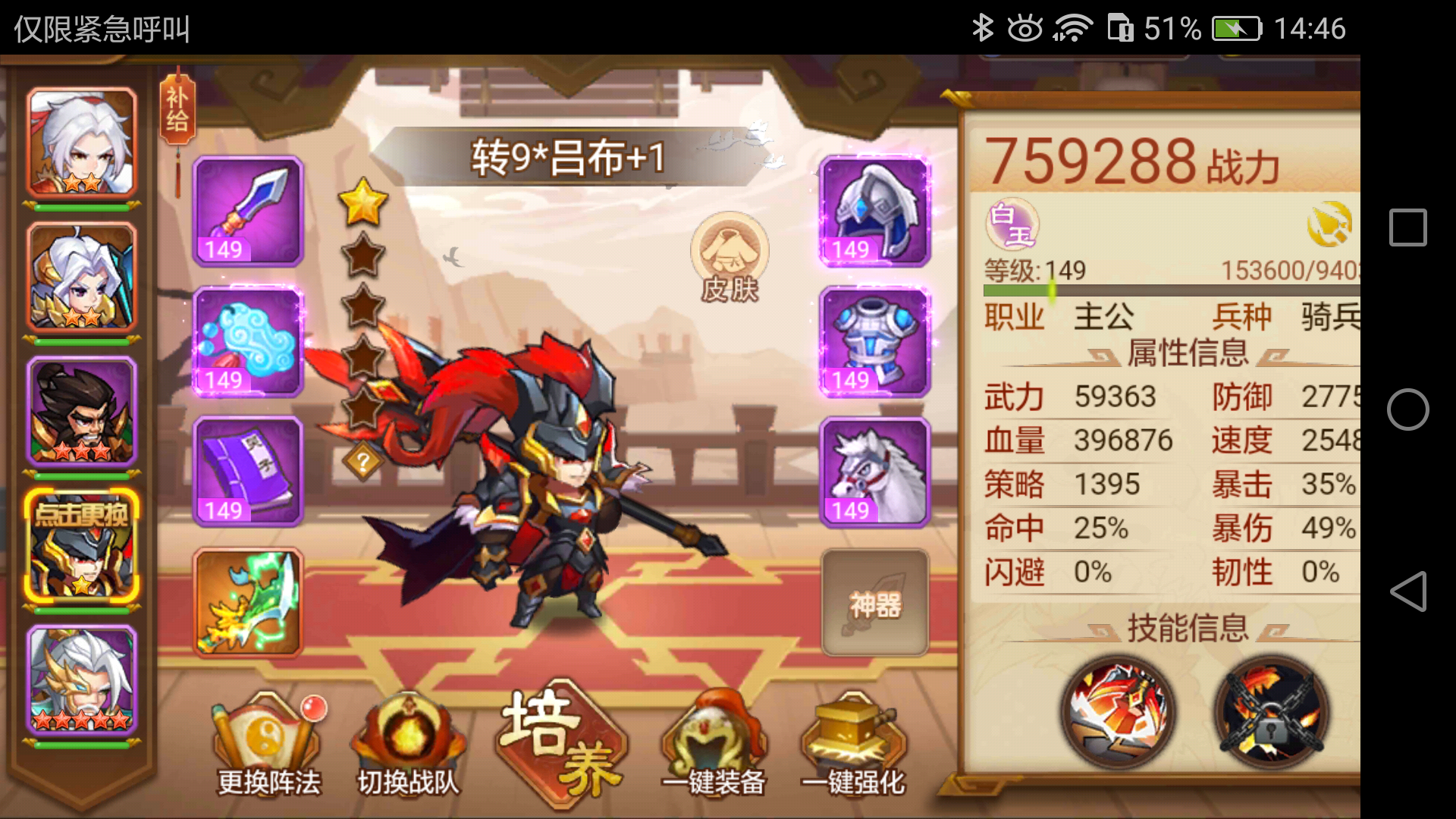
Task: Open the 神器 artifact slot
Action: [874, 603]
